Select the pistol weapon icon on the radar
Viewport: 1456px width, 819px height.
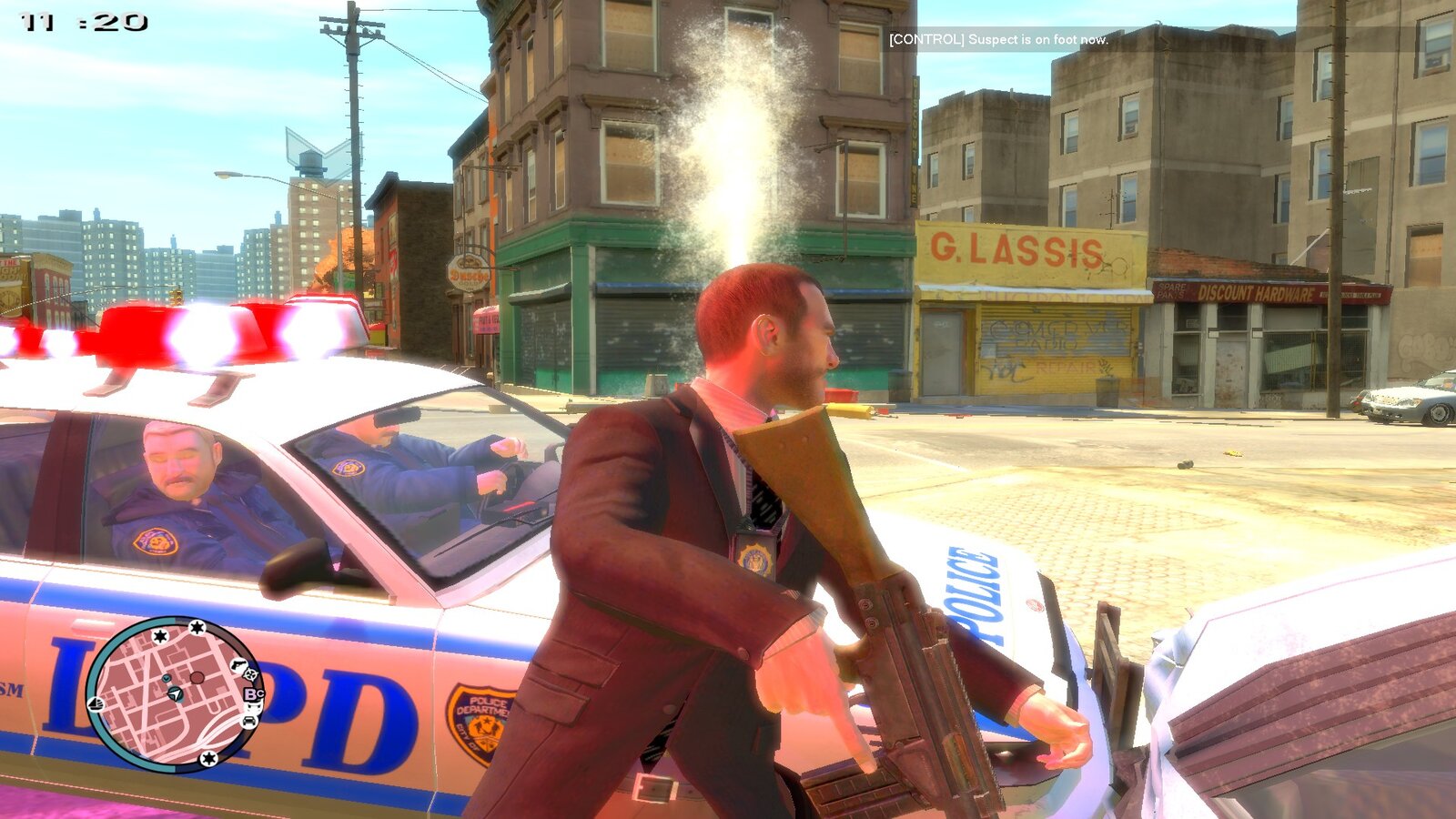tap(238, 665)
